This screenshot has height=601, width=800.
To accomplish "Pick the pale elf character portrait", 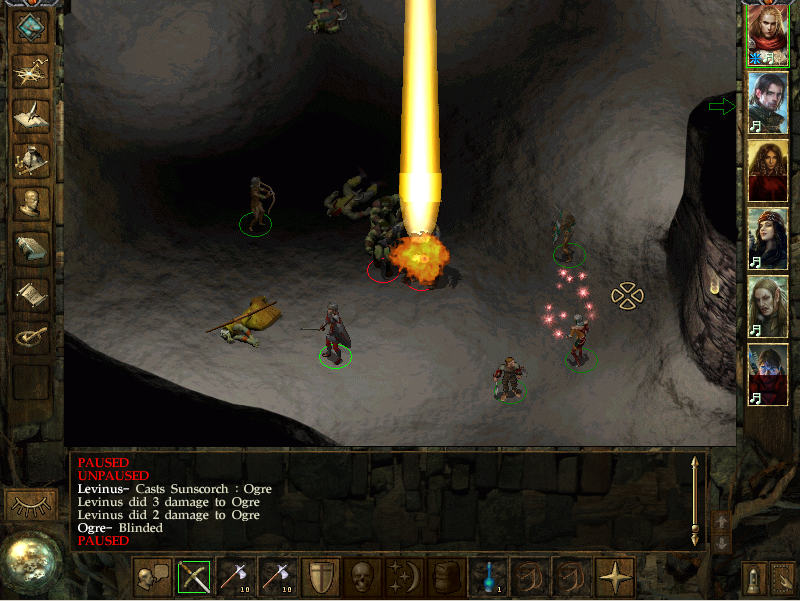I will (x=767, y=305).
